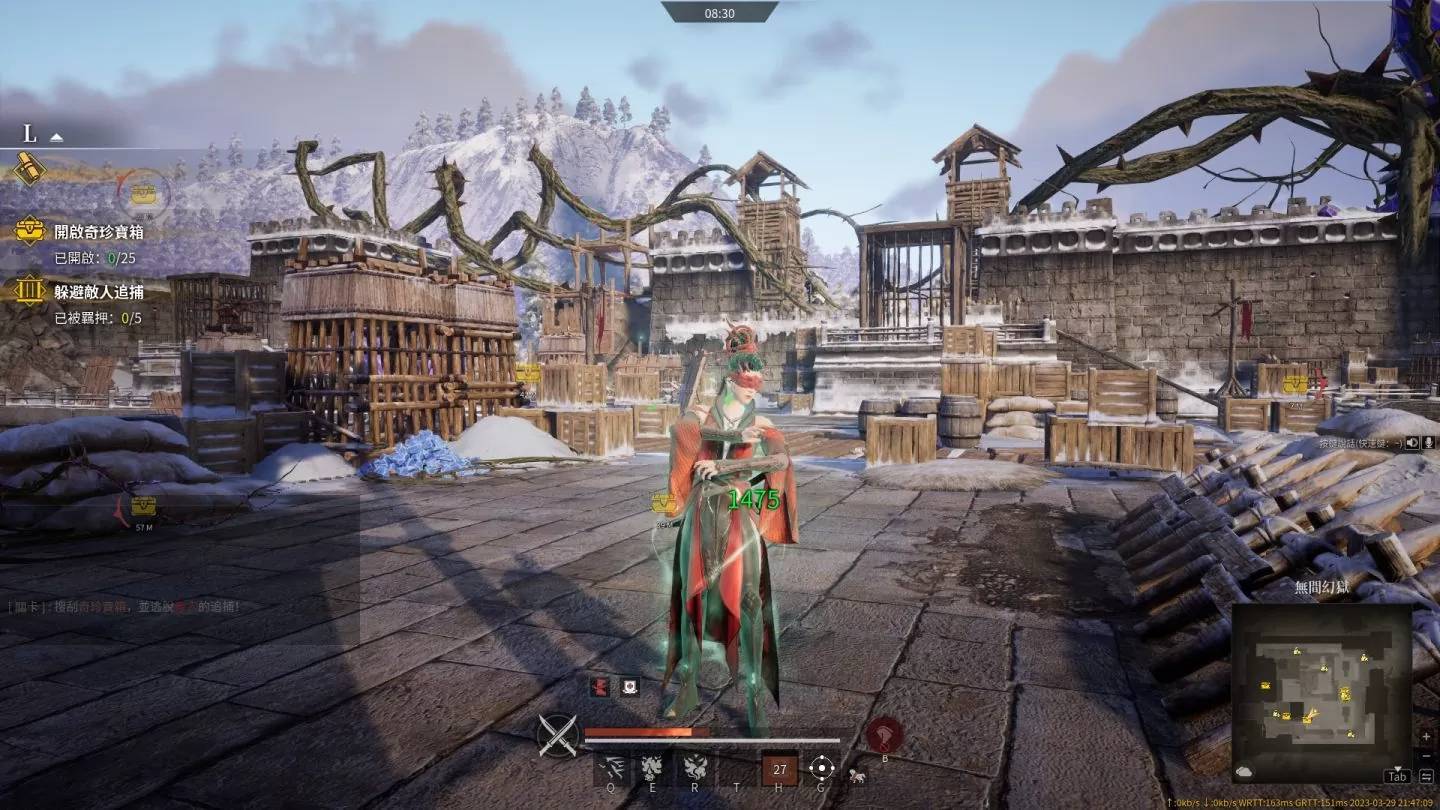
Task: Collapse the objective tracker arrow
Action: click(x=57, y=137)
